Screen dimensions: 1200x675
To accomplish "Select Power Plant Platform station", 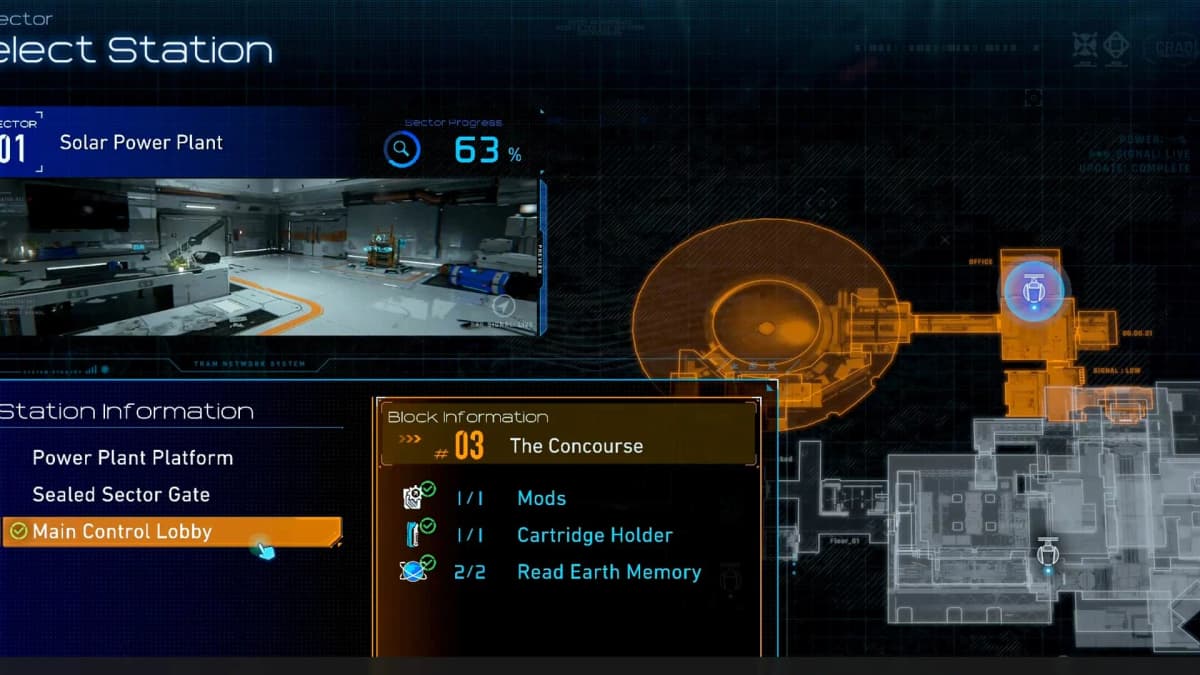I will [x=132, y=458].
